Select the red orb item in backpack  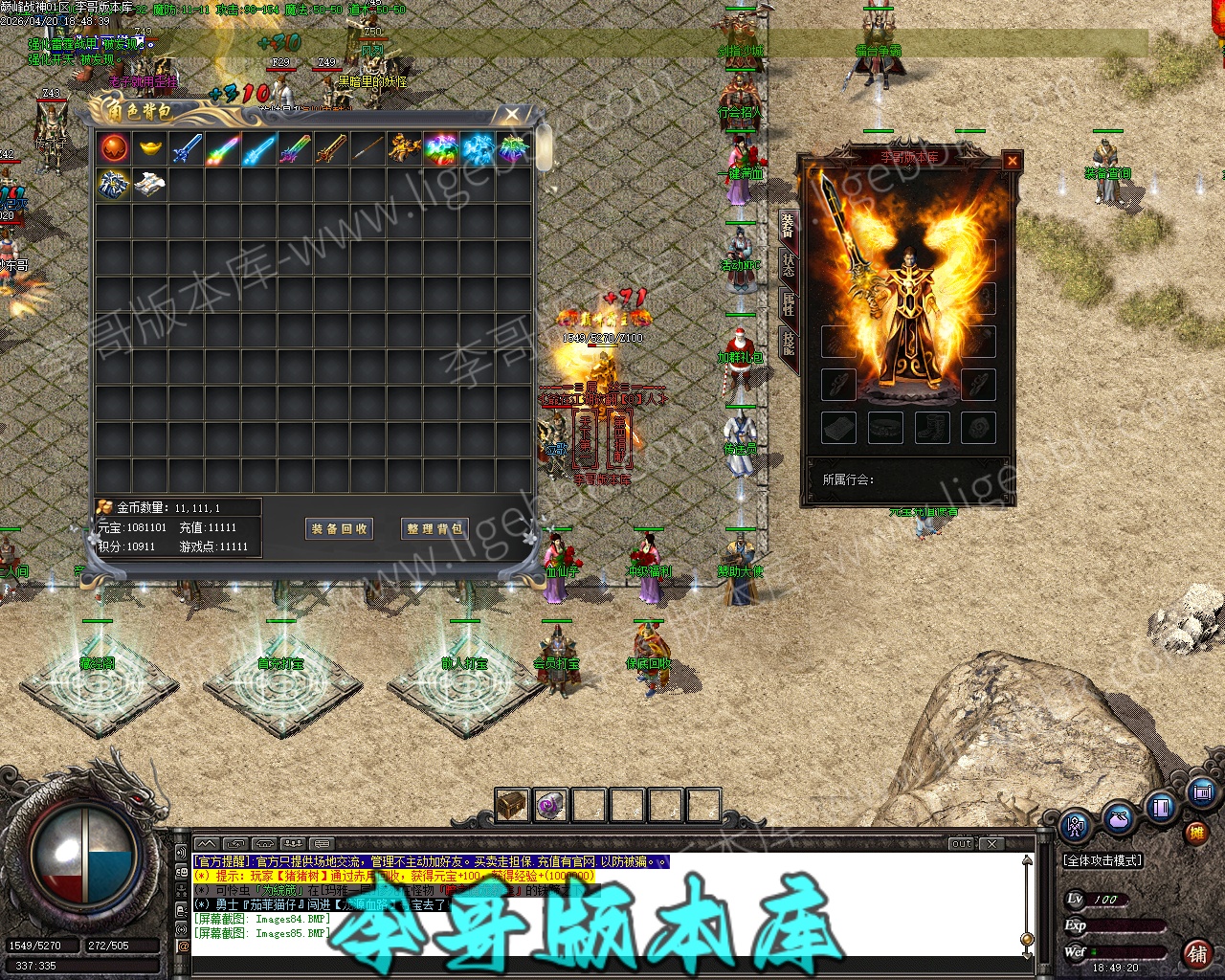coord(114,148)
